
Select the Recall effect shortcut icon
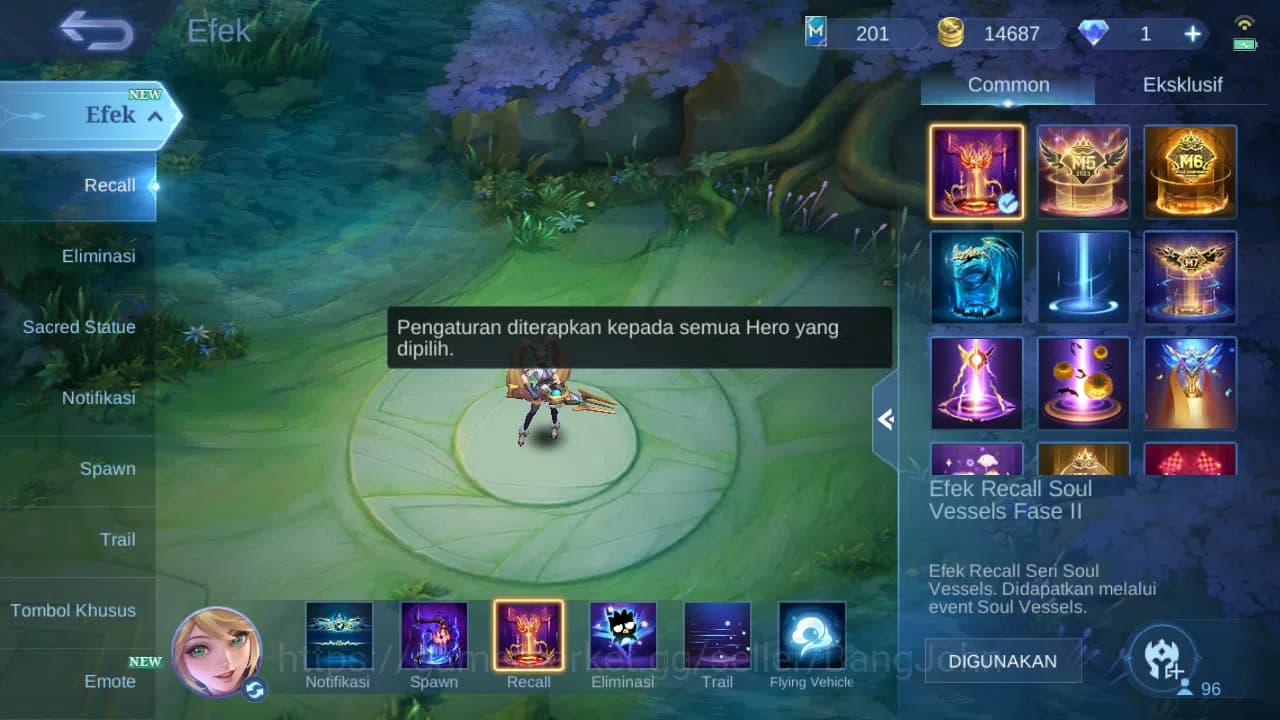click(528, 634)
